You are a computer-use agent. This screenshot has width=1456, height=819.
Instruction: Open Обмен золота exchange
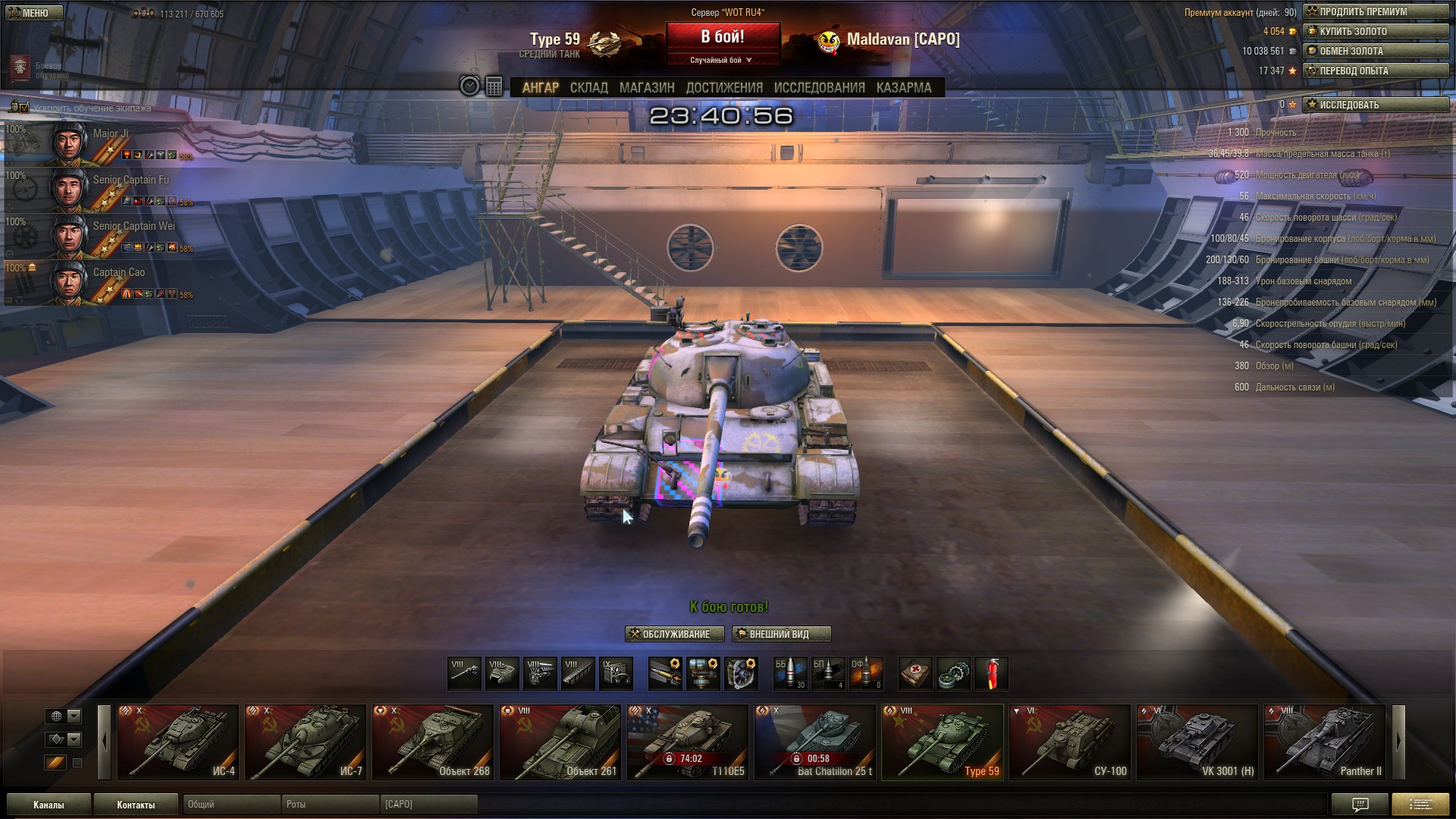(x=1375, y=51)
